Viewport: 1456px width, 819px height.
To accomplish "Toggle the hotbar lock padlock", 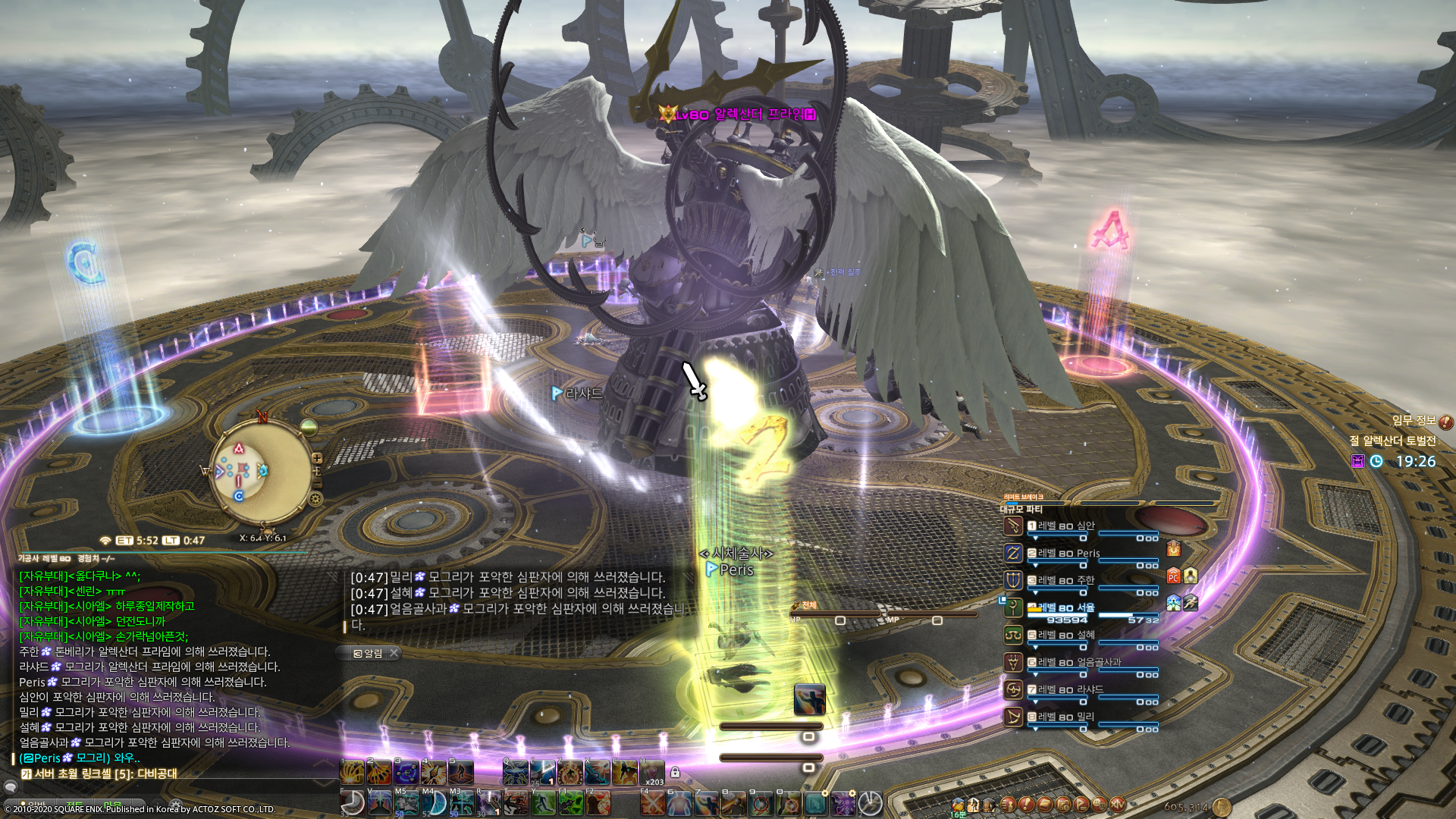I will tap(675, 772).
